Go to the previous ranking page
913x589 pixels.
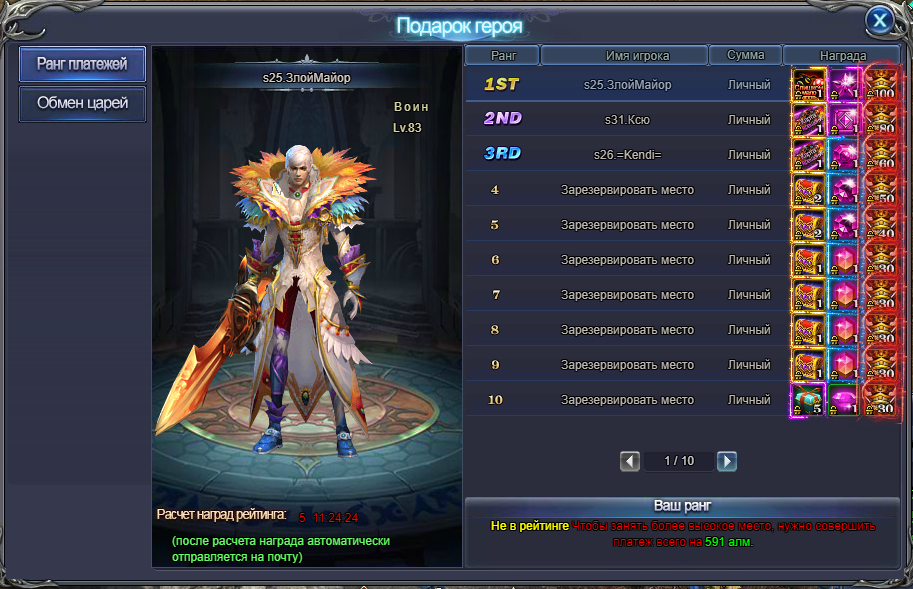pos(630,461)
